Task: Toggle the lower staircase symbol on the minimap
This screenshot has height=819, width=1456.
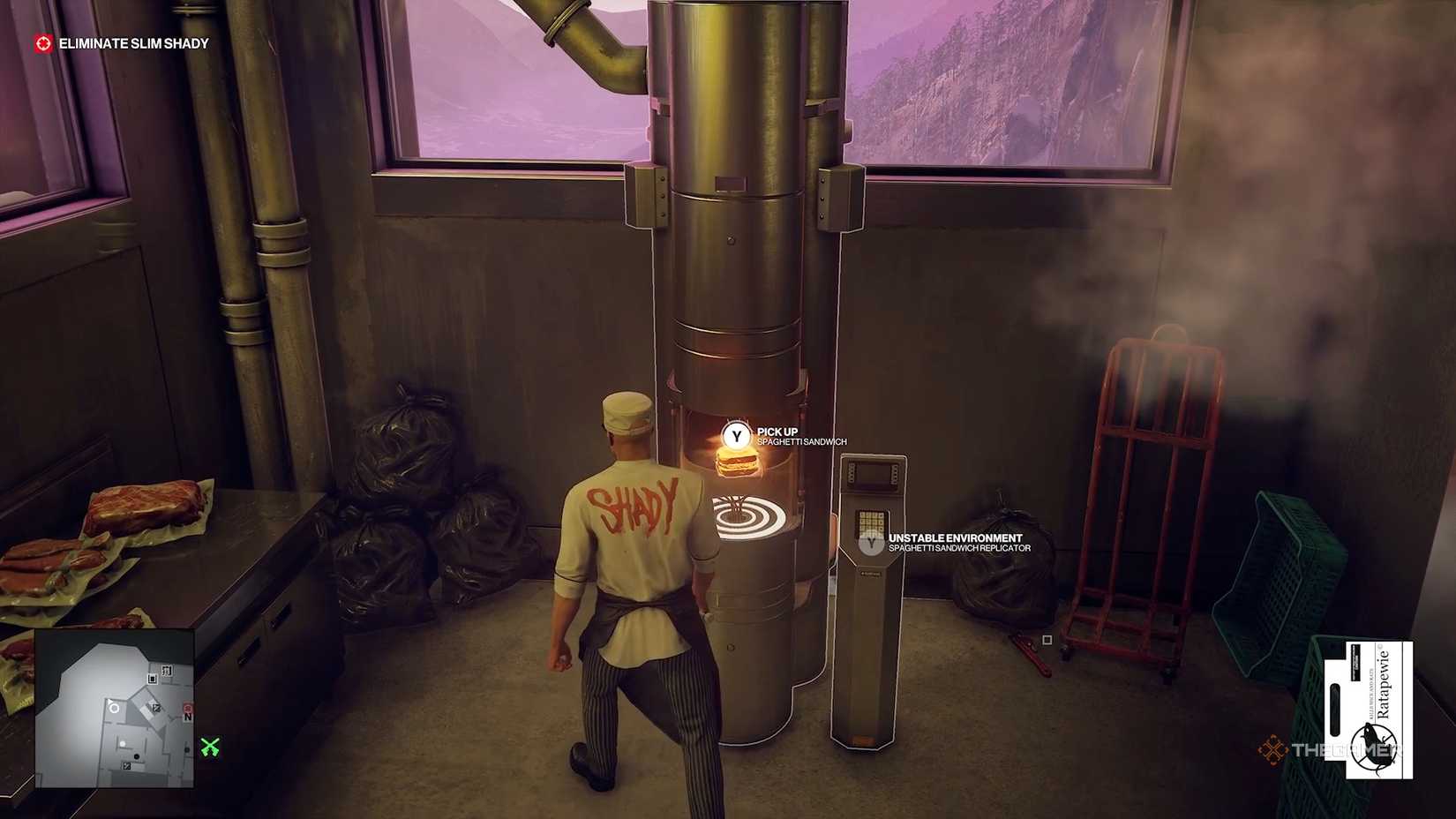Action: pyautogui.click(x=126, y=765)
